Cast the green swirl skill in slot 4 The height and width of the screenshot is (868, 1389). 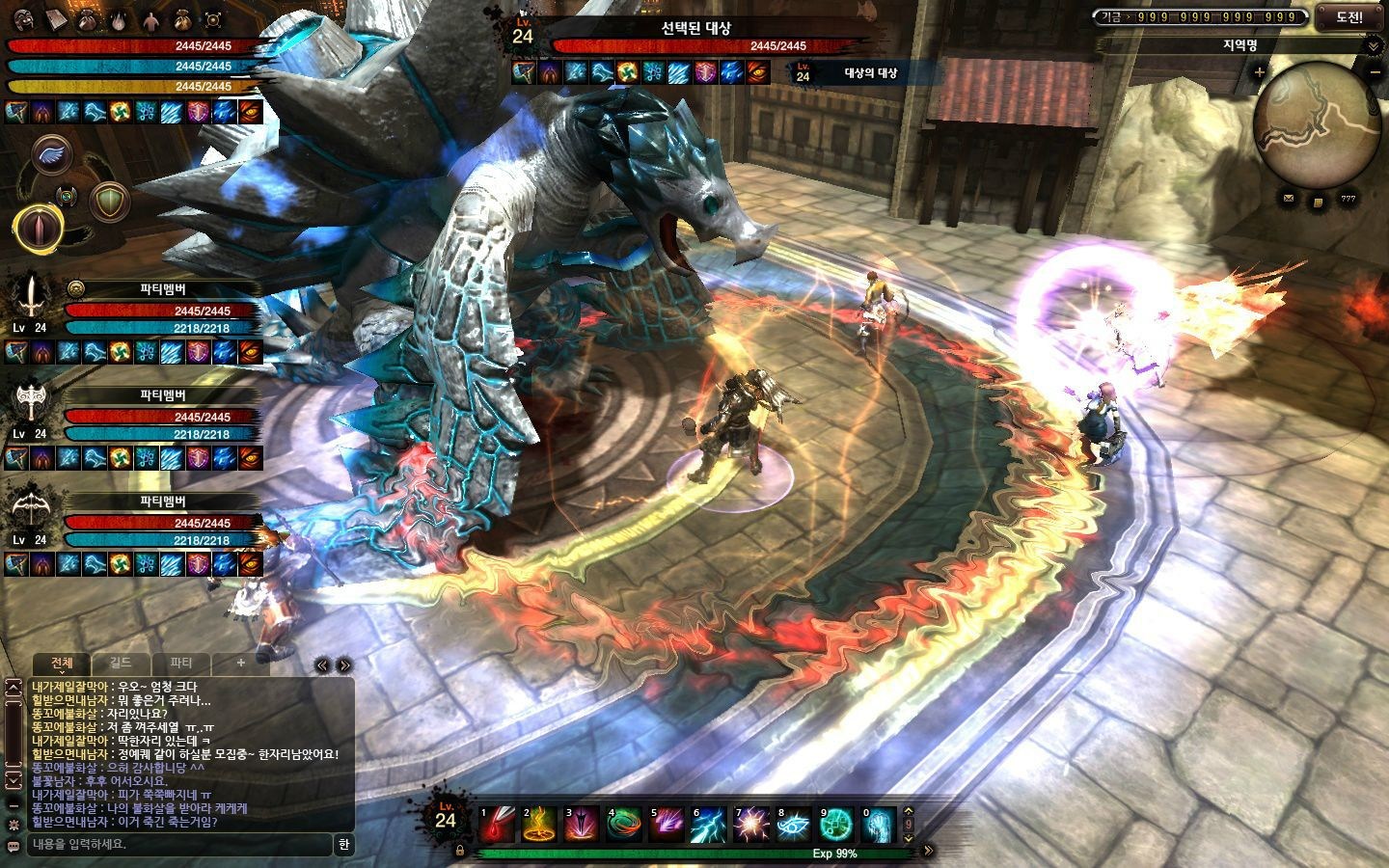(624, 825)
